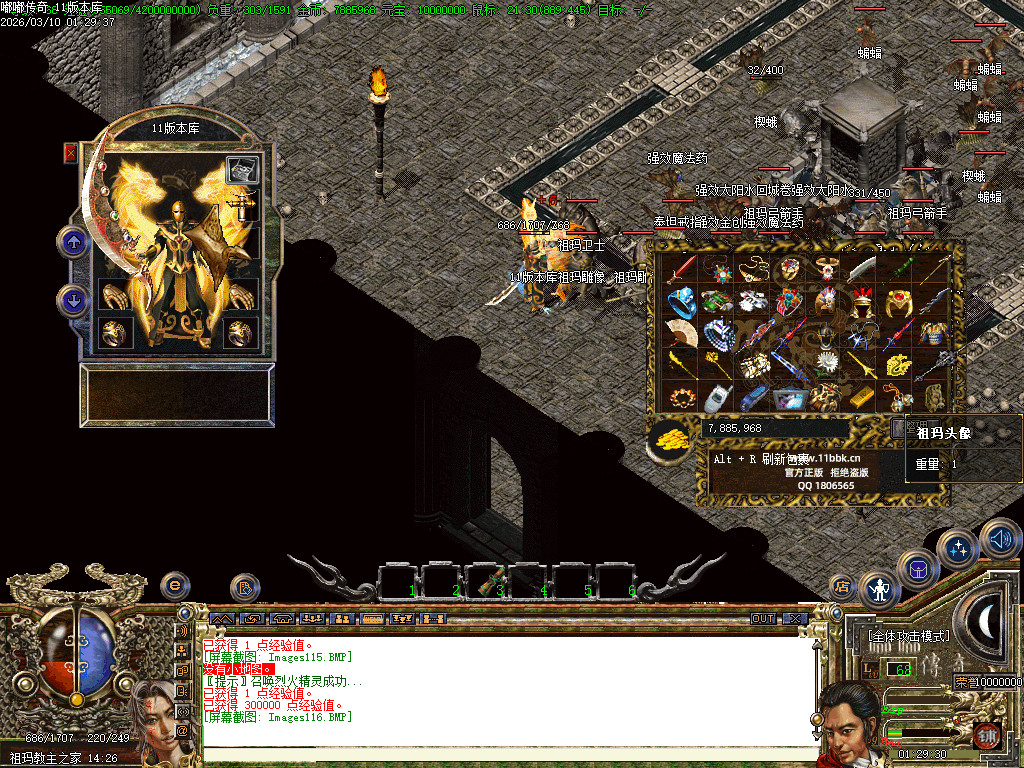Select the blue gem ring in bag
1024x768 pixels.
click(681, 301)
